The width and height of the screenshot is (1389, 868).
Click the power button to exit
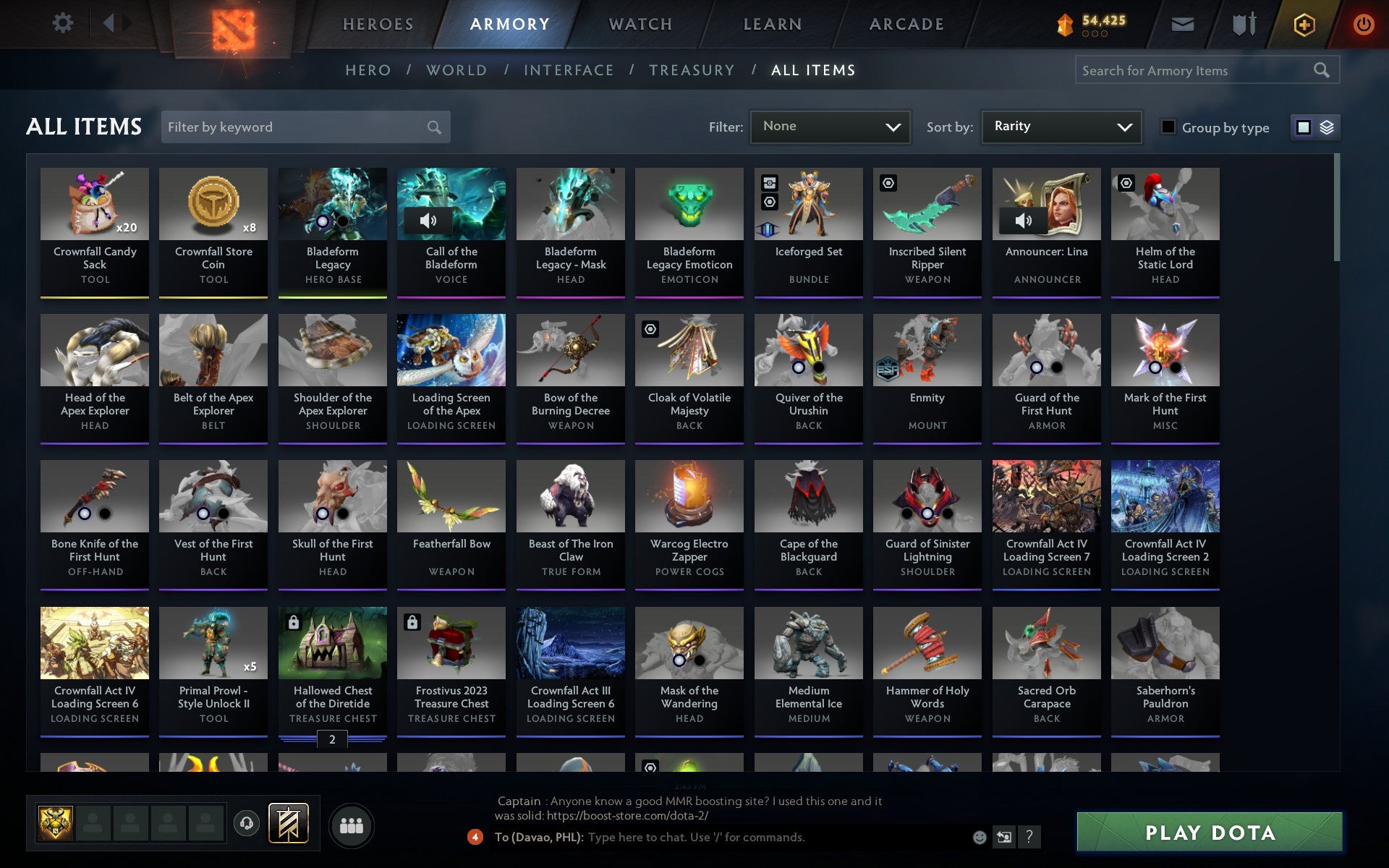tap(1363, 23)
